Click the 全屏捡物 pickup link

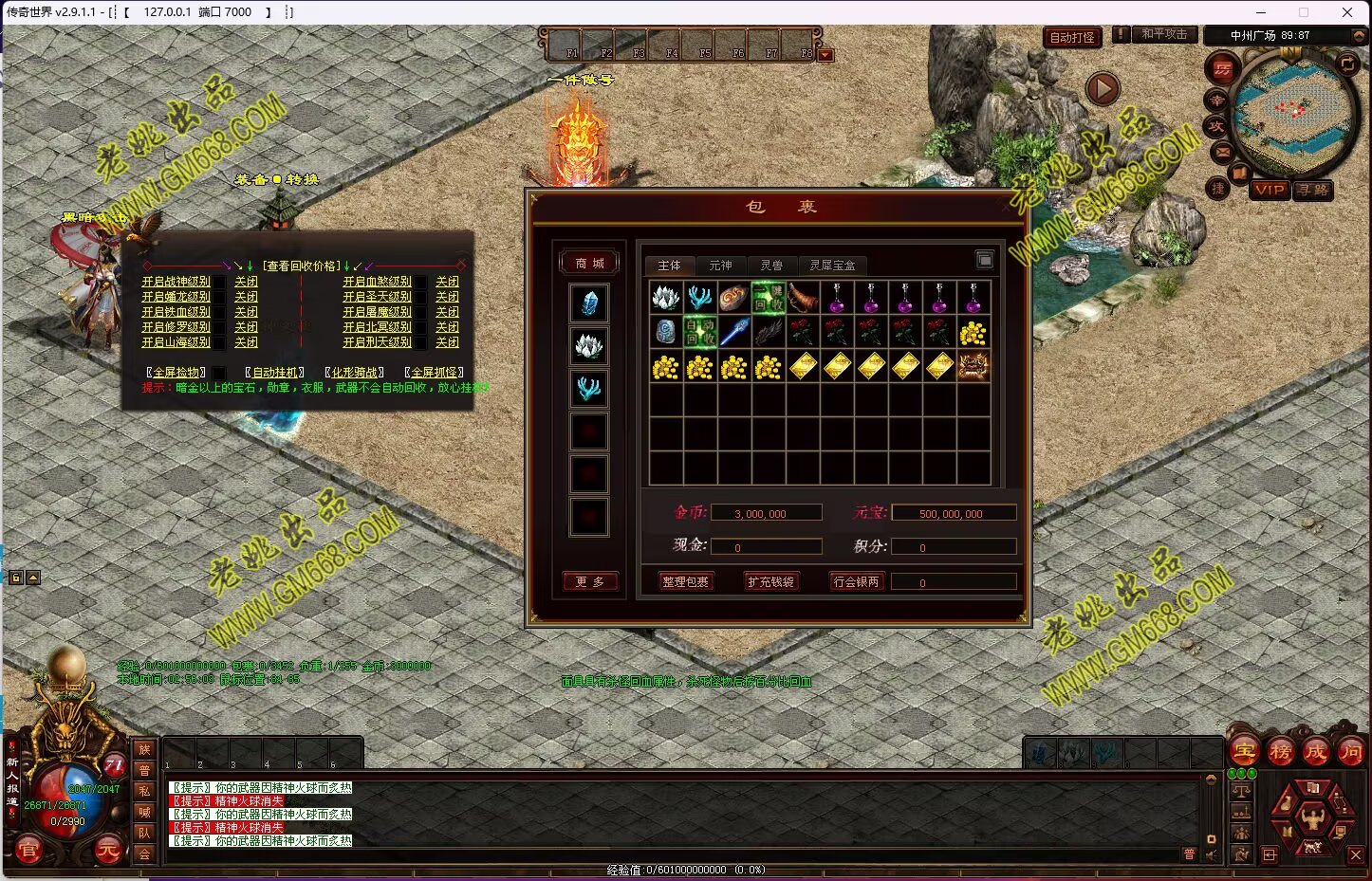pos(176,373)
